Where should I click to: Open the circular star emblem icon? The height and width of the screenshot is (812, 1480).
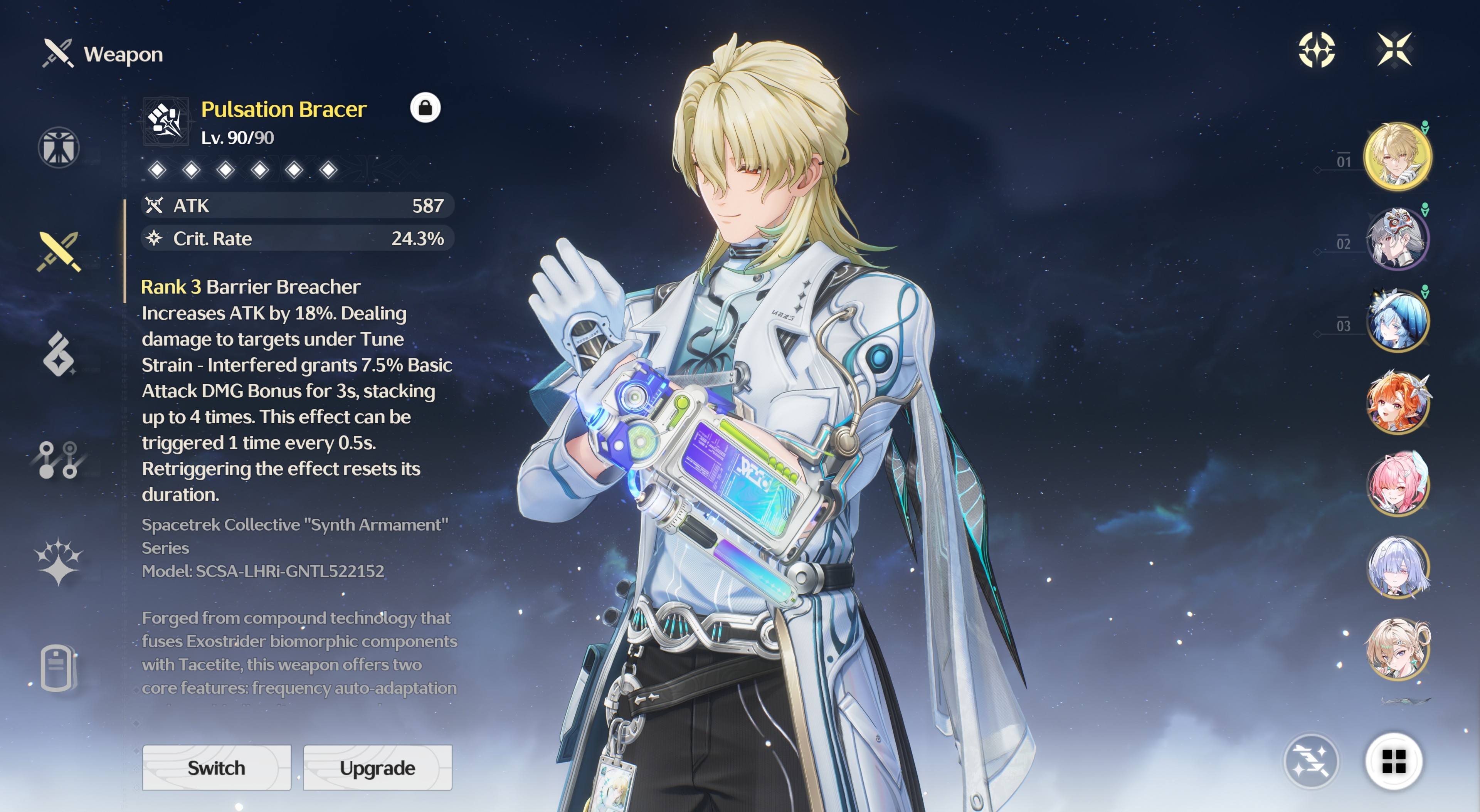[x=1317, y=49]
